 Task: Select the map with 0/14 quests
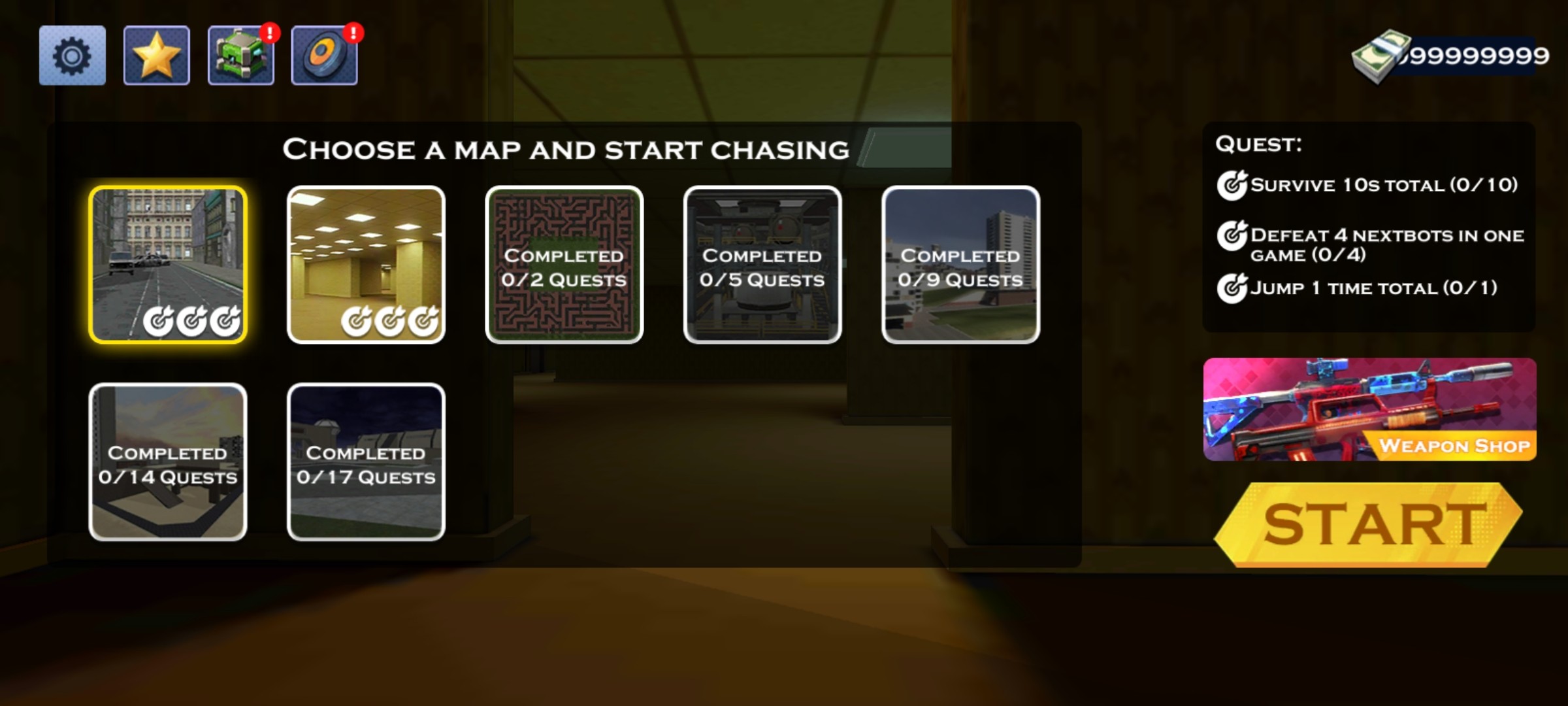point(168,462)
